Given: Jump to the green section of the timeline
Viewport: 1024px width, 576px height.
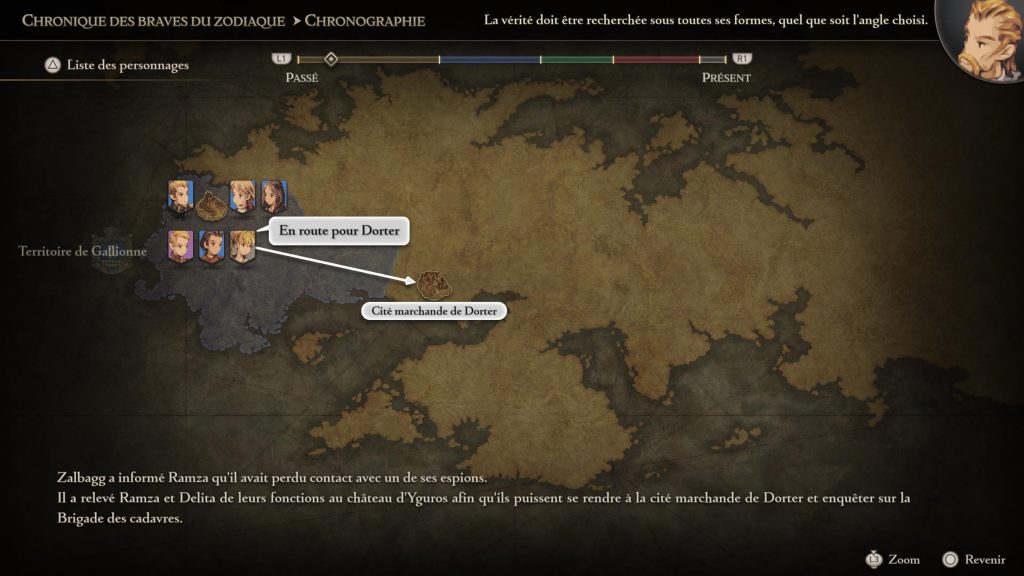Looking at the screenshot, I should coord(577,60).
